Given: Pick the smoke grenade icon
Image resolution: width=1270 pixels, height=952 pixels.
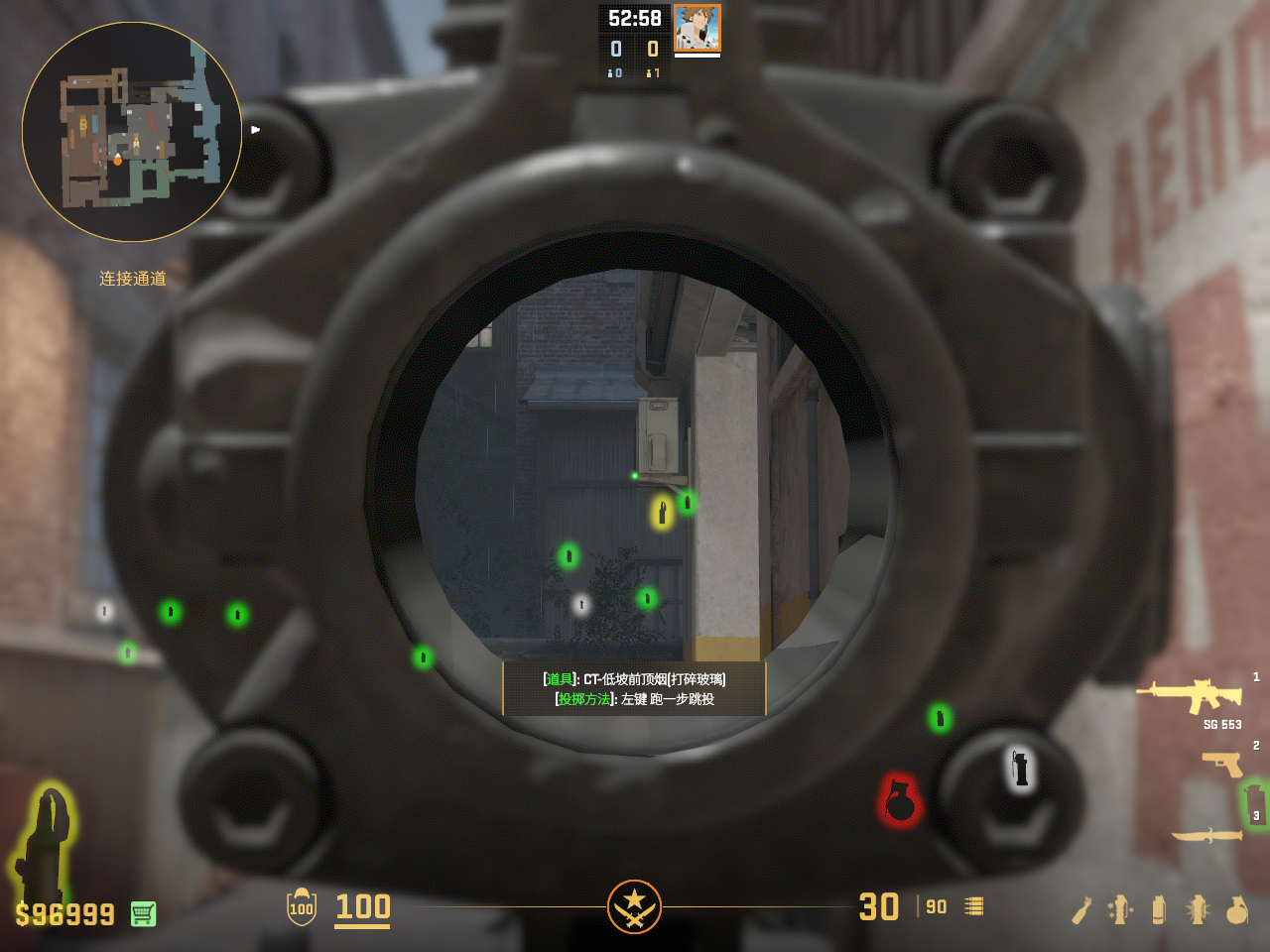Looking at the screenshot, I should (1158, 909).
